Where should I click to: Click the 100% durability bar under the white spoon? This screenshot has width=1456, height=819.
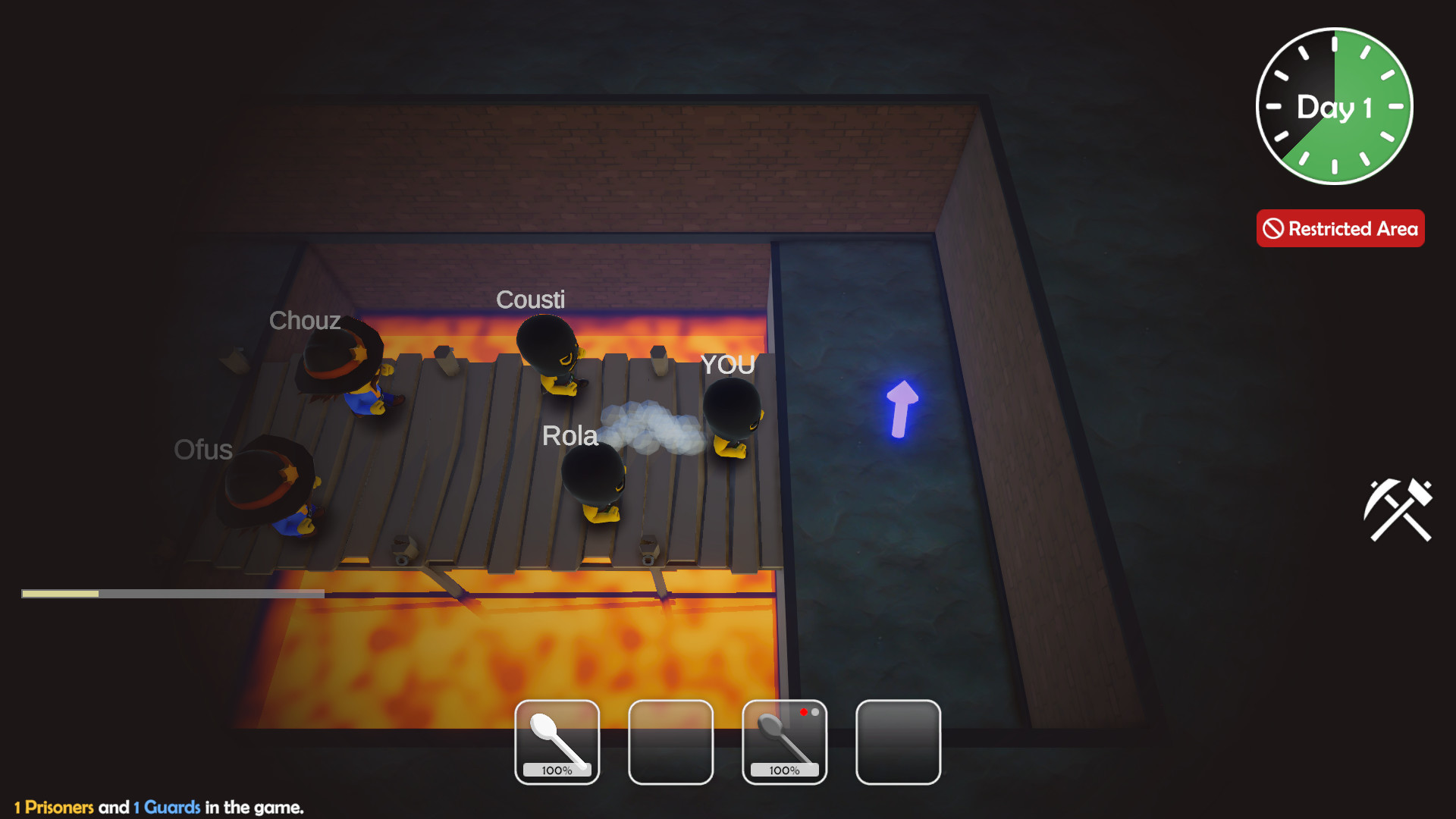point(557,770)
